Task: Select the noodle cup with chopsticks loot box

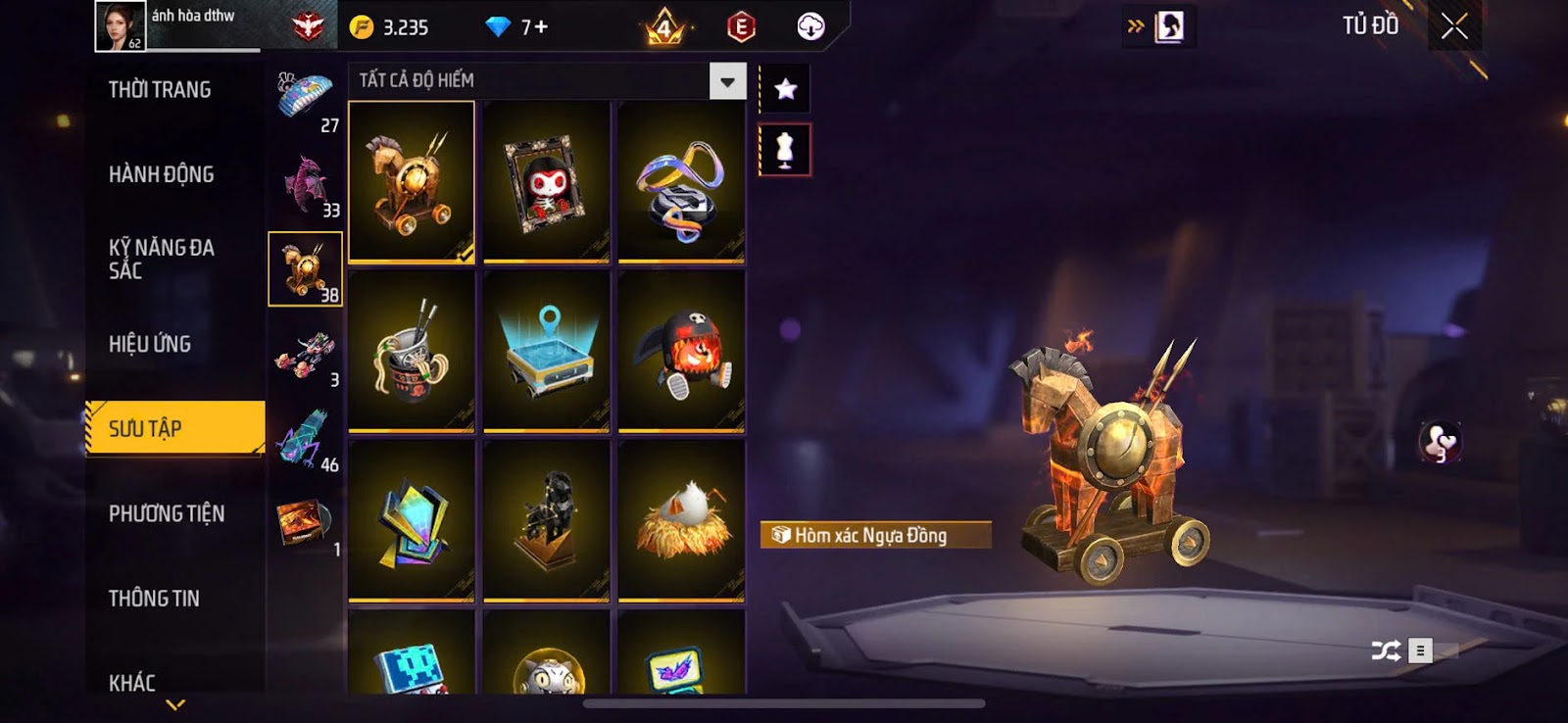Action: (x=412, y=352)
